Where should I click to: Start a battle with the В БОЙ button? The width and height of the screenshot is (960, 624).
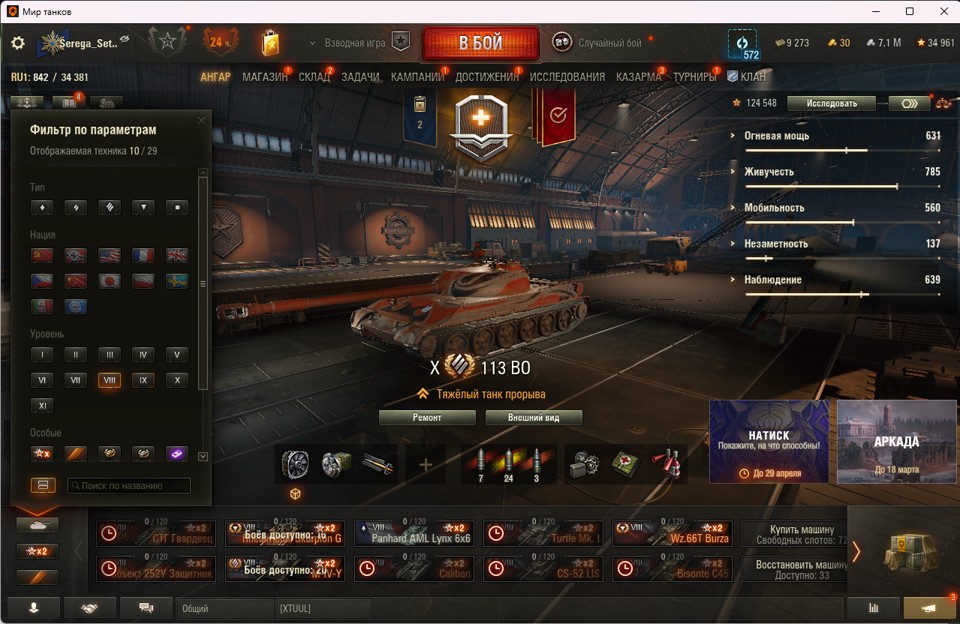[x=480, y=44]
